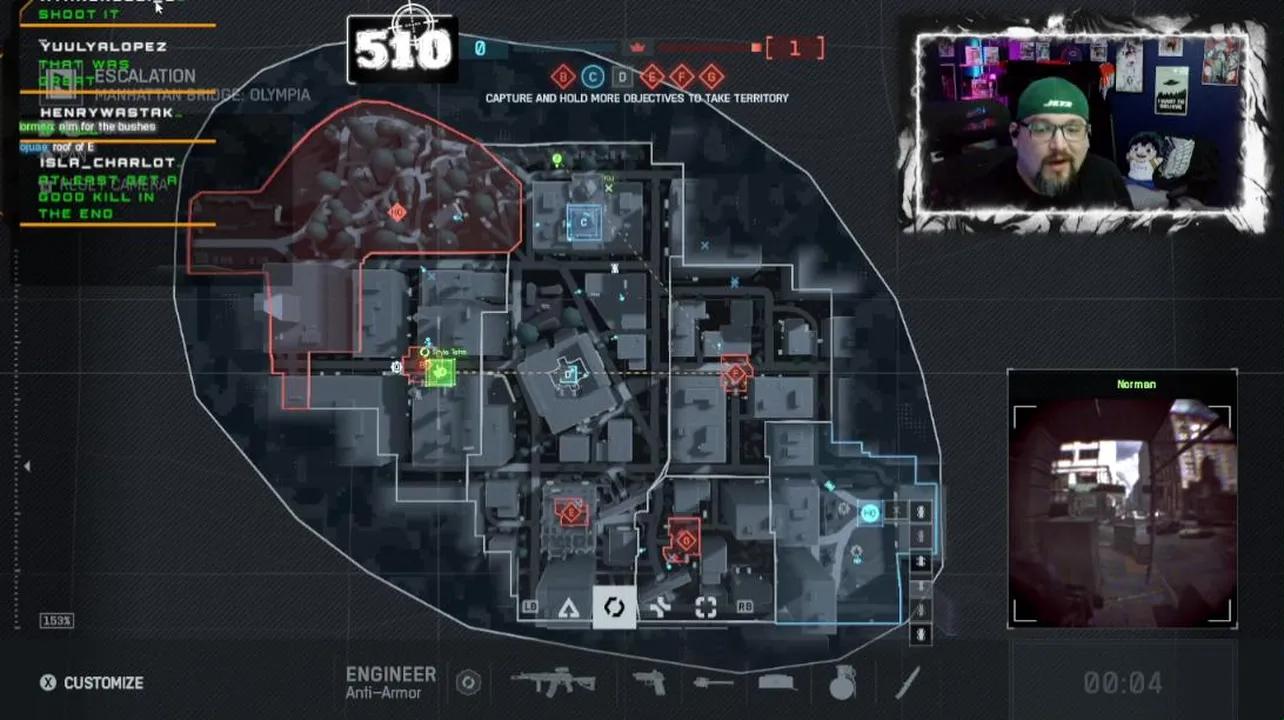Select the combat knife loadout slot
The height and width of the screenshot is (720, 1284).
[906, 682]
